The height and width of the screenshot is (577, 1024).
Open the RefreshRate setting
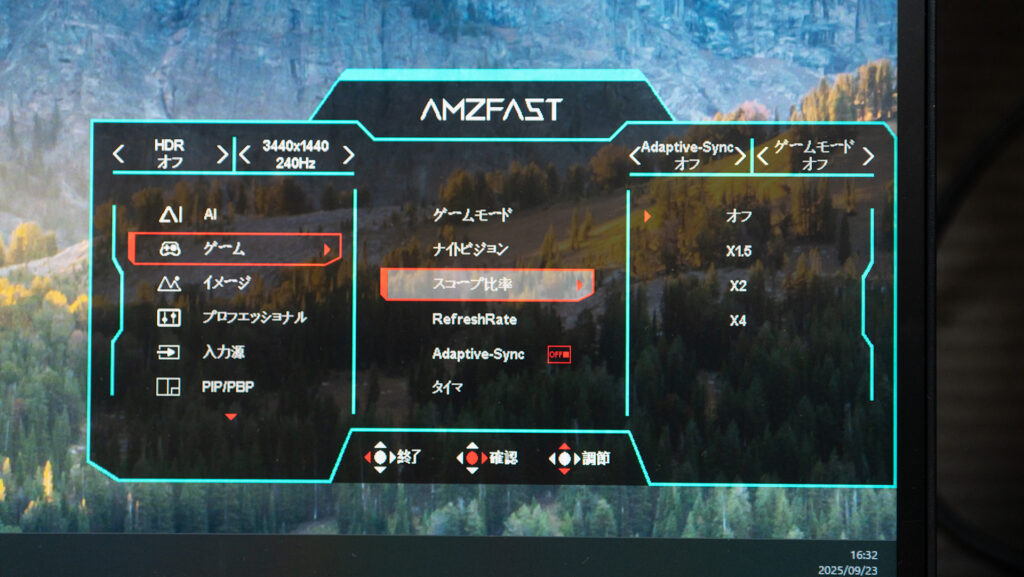(x=474, y=319)
